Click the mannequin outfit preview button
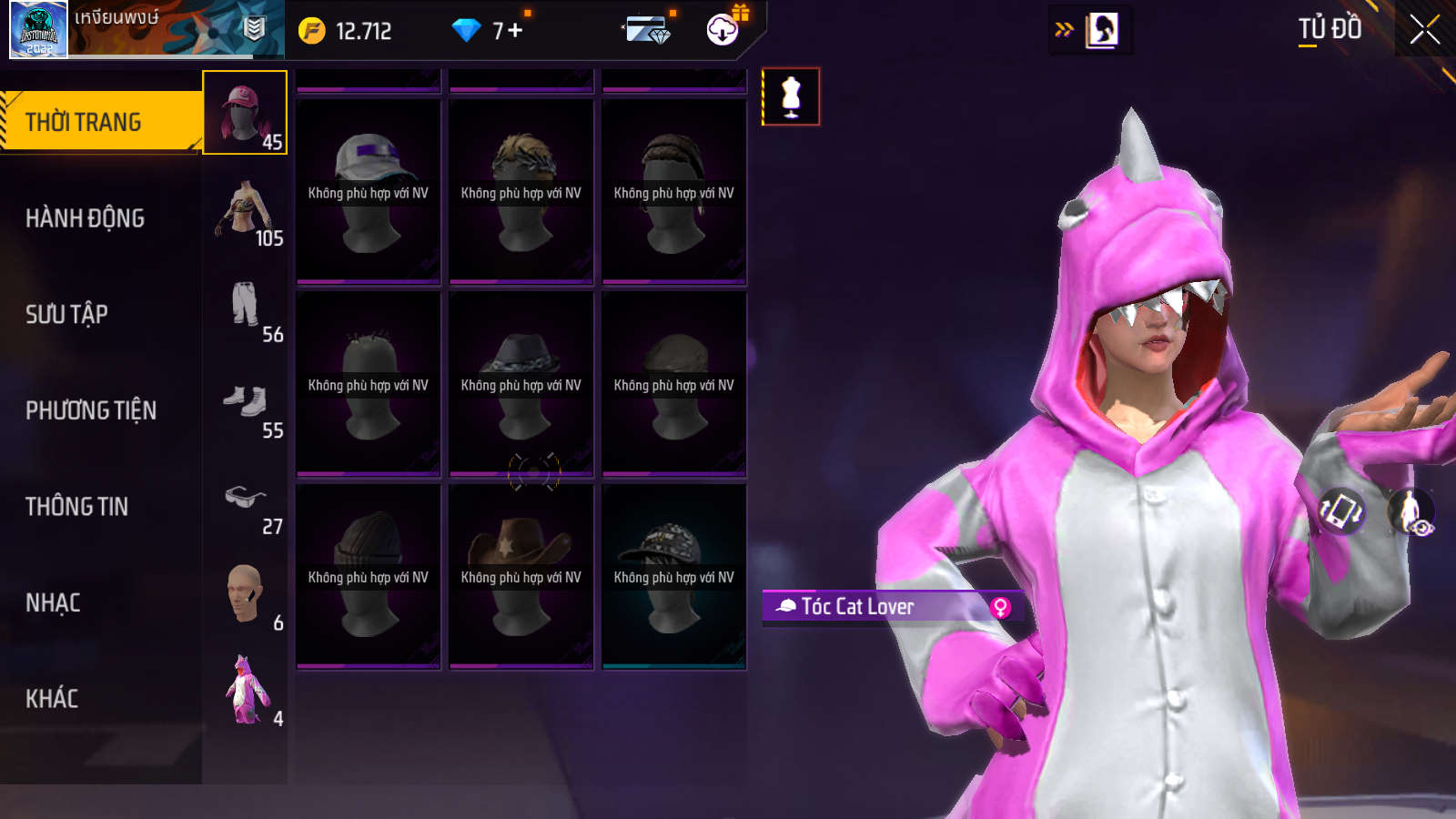The image size is (1456, 819). pyautogui.click(x=791, y=96)
